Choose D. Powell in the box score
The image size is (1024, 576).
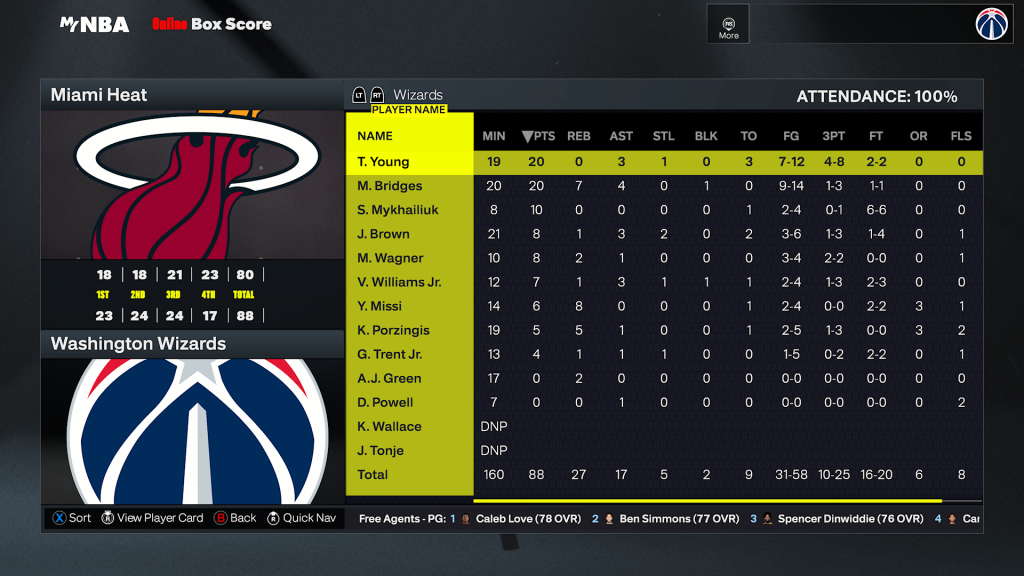click(385, 402)
